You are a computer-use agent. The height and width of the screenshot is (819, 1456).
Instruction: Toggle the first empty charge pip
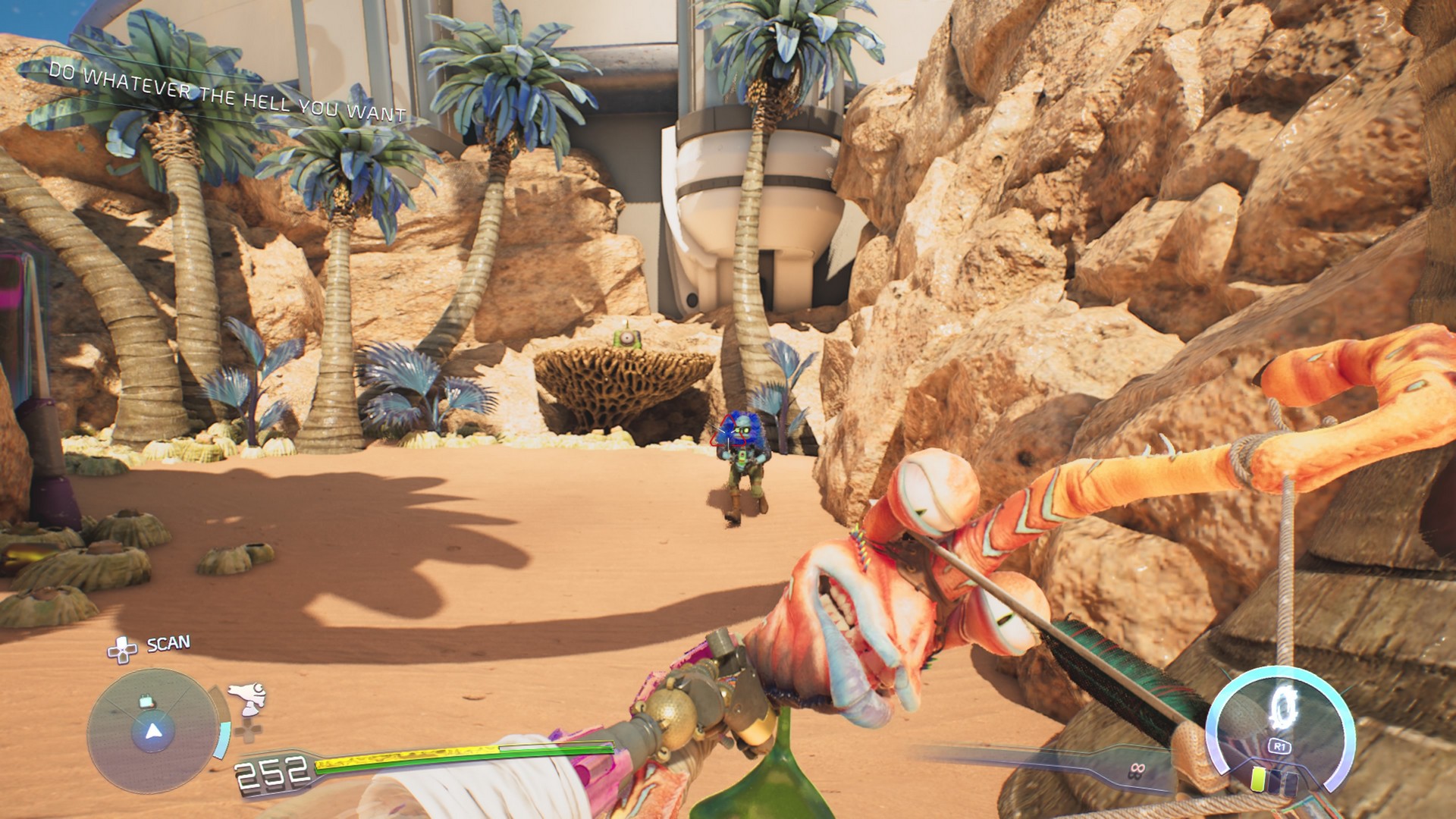[x=1276, y=780]
